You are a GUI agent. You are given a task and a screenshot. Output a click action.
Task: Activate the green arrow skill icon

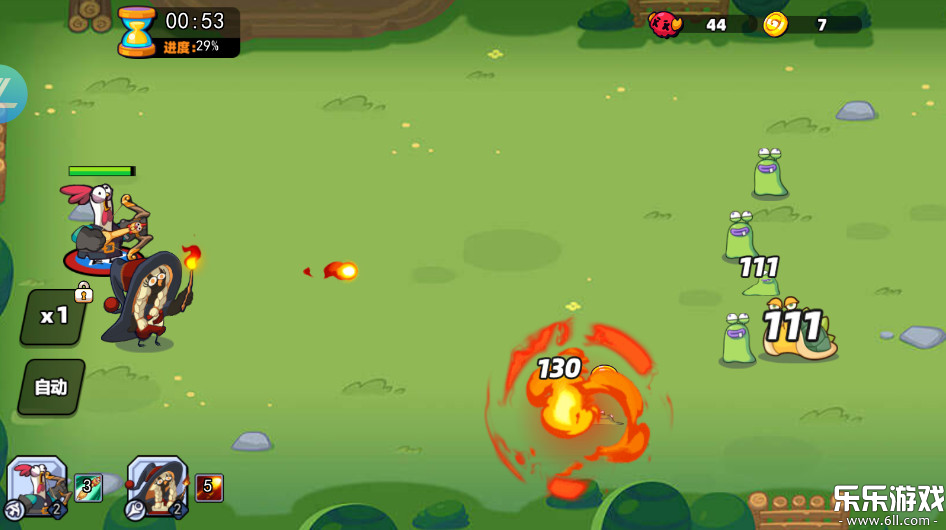coord(89,488)
